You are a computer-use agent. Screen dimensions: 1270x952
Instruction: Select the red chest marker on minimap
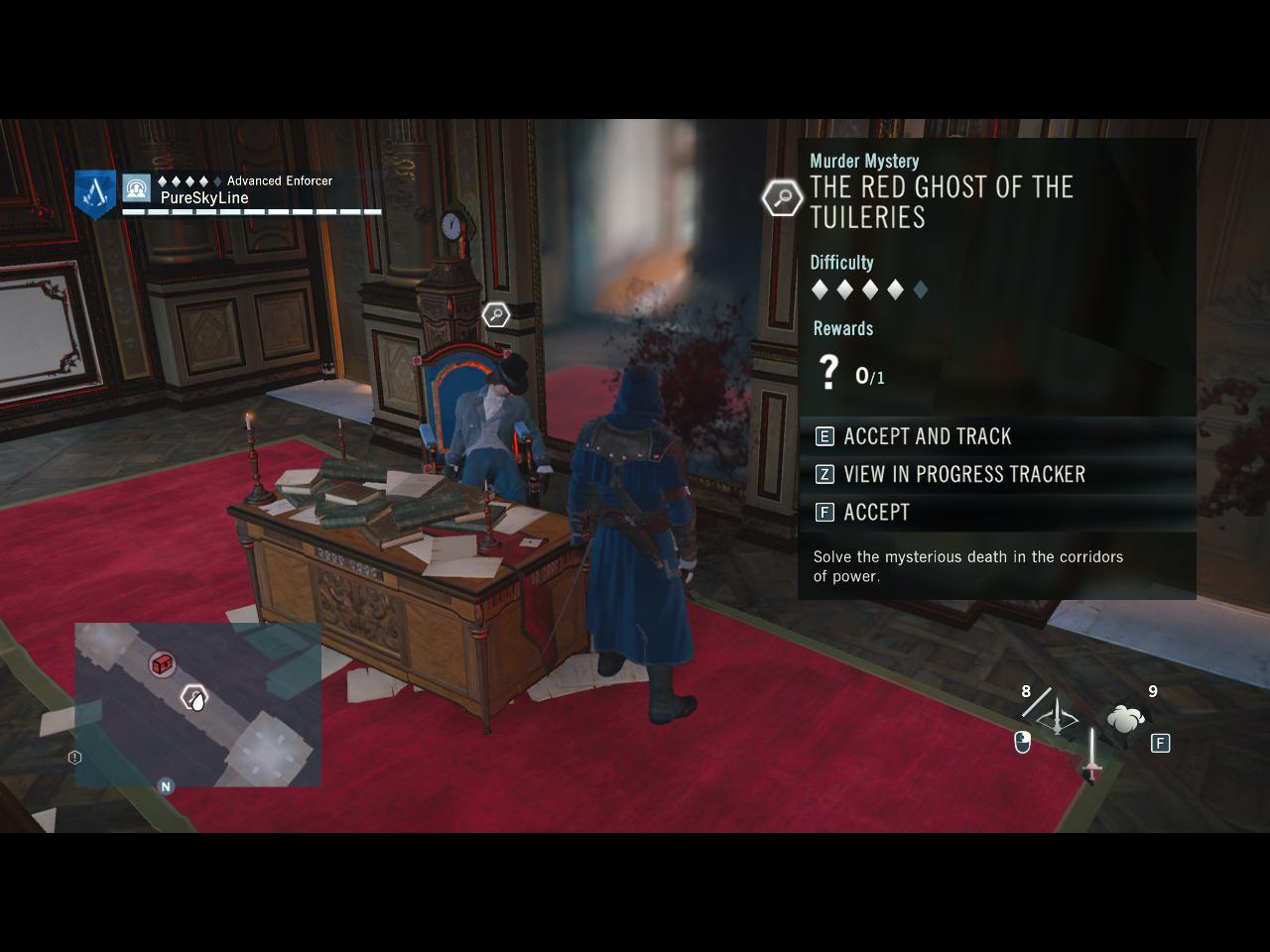pyautogui.click(x=163, y=663)
